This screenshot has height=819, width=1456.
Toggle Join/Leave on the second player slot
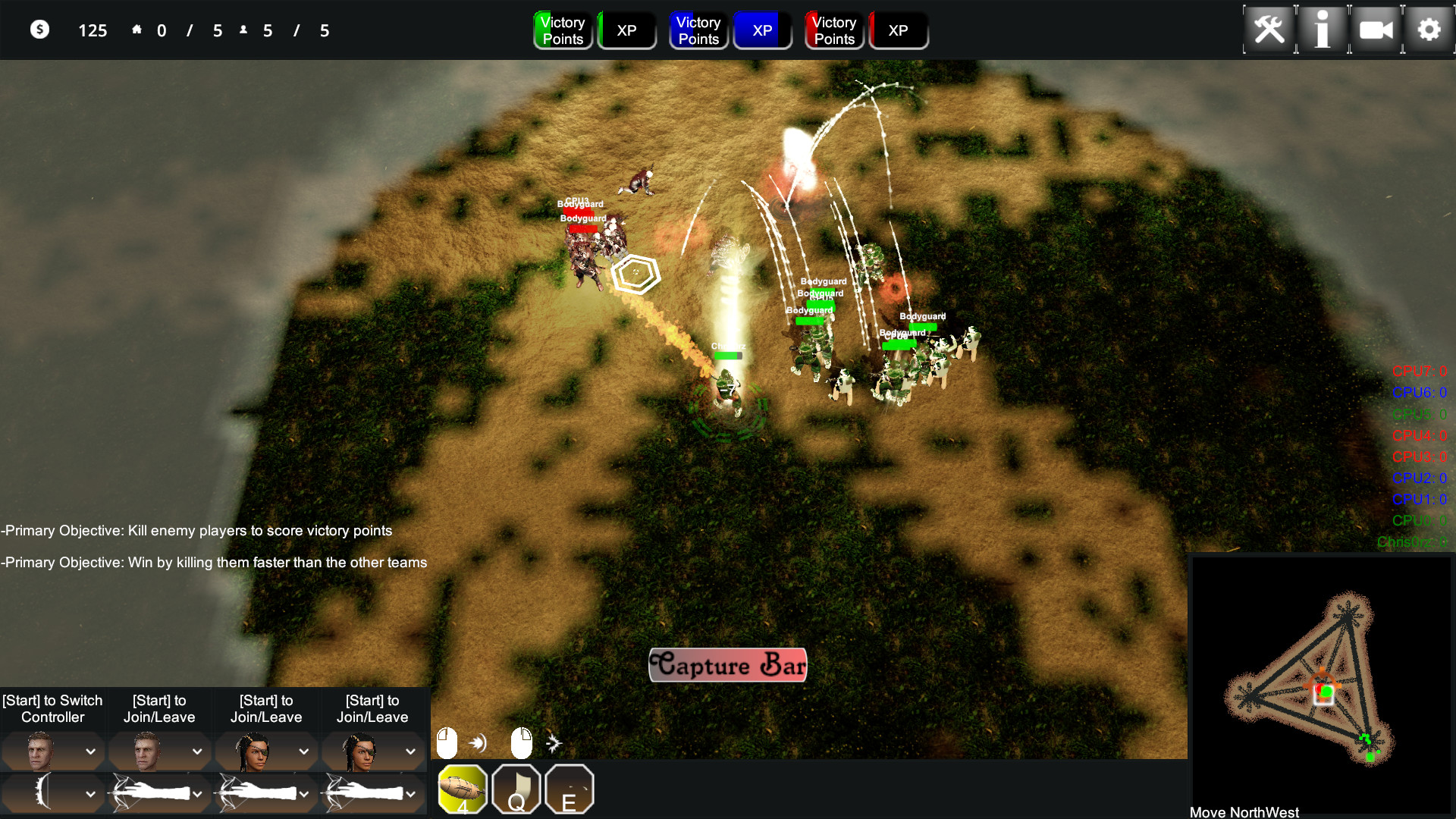(x=159, y=708)
